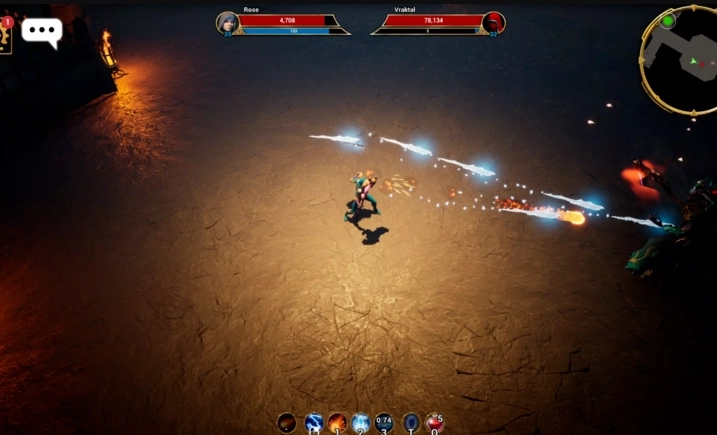Drink the red health potion
This screenshot has height=435, width=717.
[x=434, y=423]
